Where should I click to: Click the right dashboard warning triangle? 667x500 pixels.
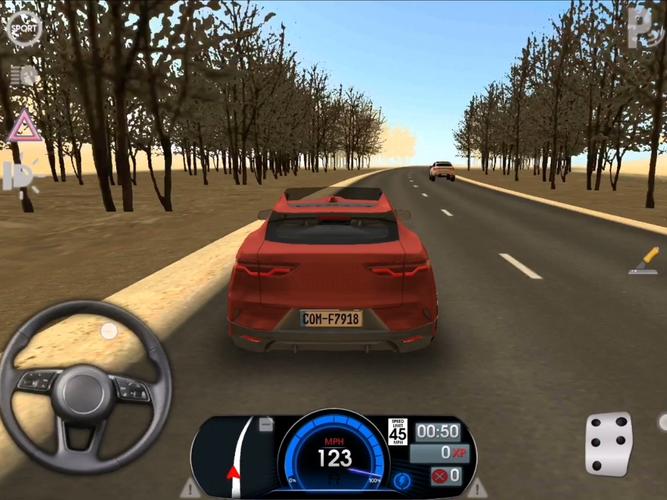pyautogui.click(x=479, y=488)
